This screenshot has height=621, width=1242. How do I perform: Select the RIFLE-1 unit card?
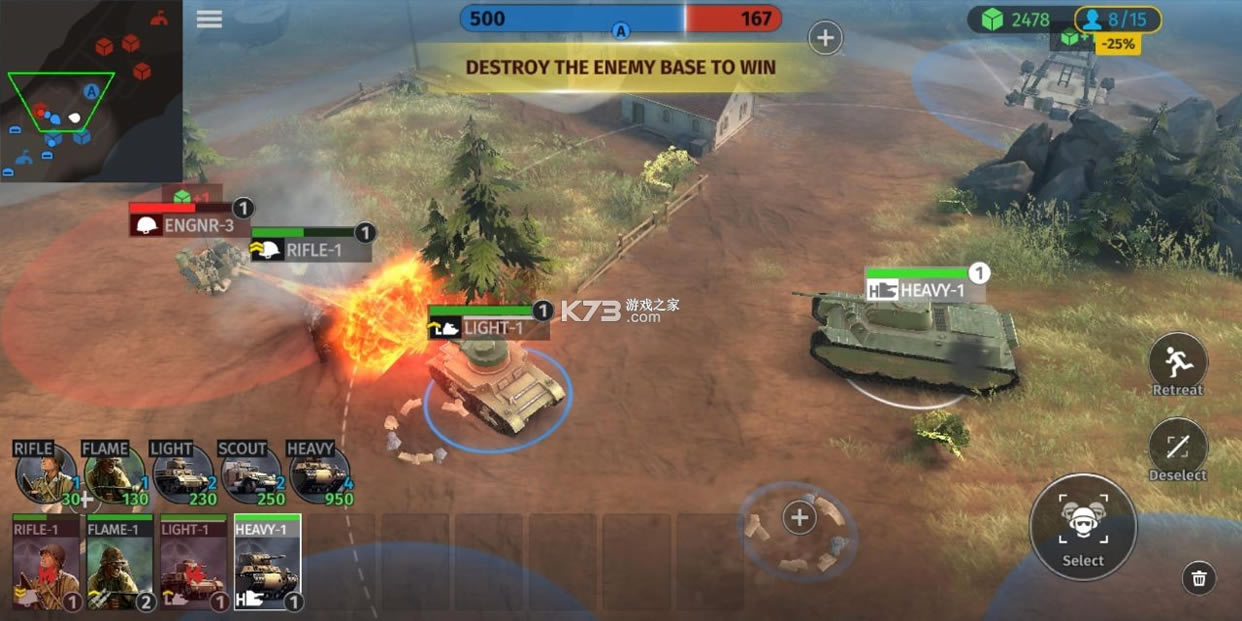(x=46, y=562)
